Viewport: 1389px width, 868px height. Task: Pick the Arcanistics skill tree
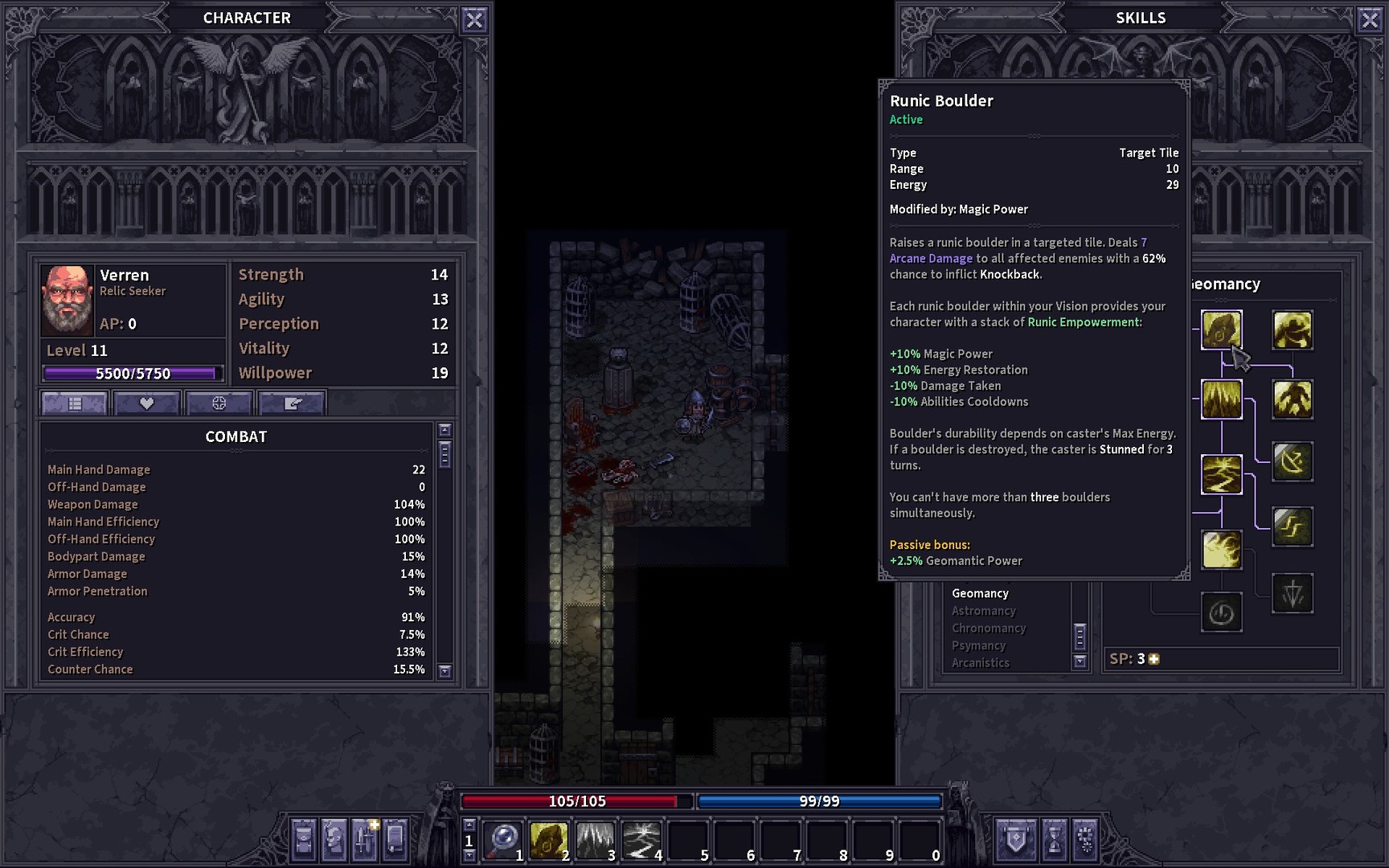pos(980,663)
